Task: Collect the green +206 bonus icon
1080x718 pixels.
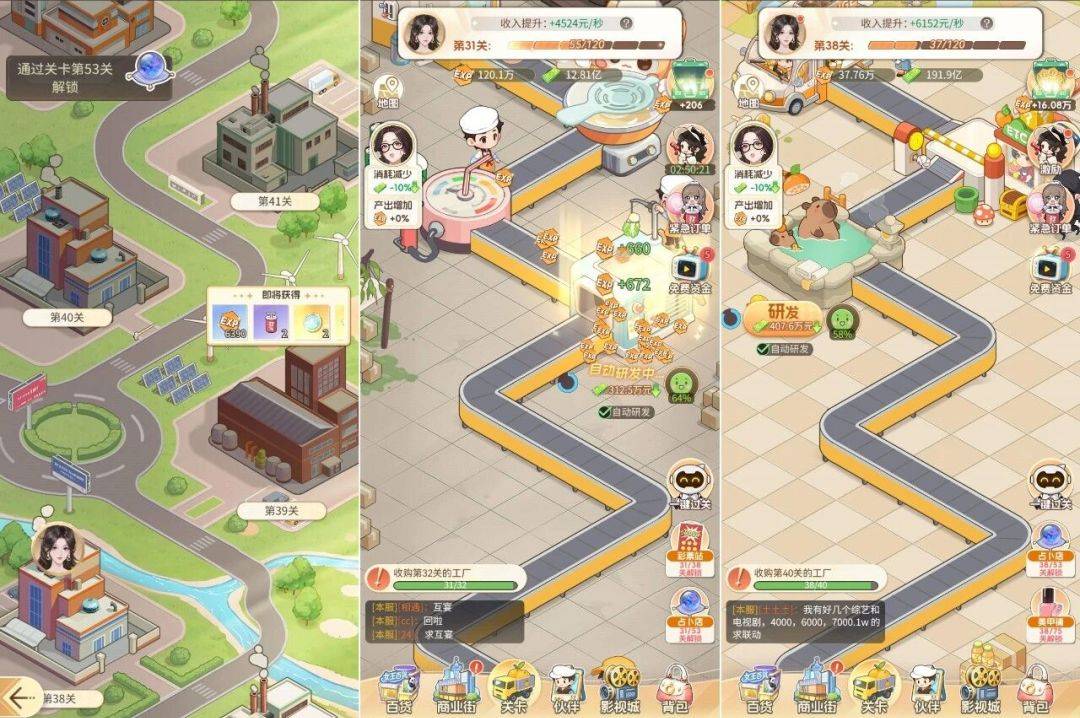Action: click(x=690, y=84)
